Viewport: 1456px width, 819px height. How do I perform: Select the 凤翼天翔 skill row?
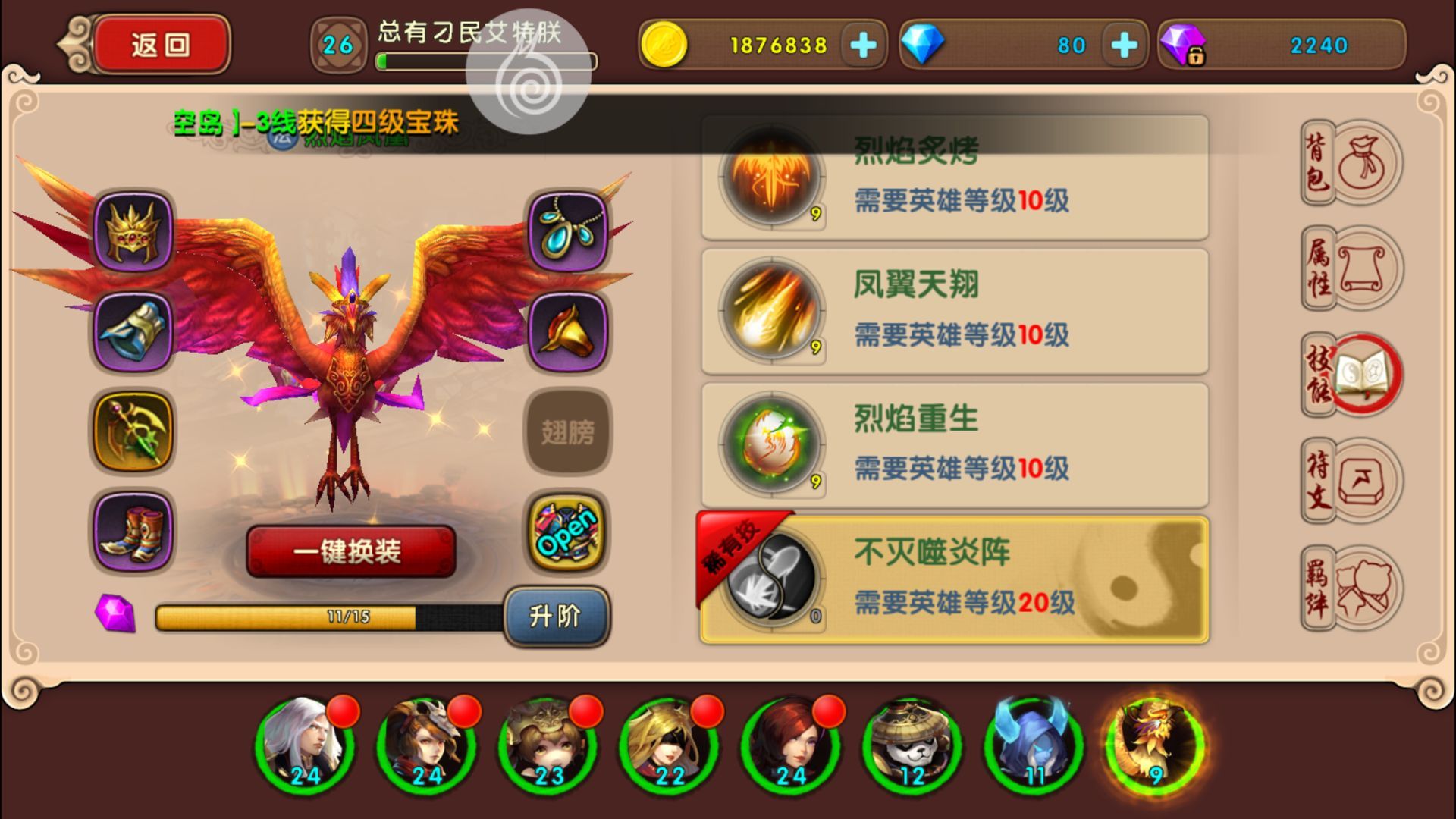tap(954, 312)
